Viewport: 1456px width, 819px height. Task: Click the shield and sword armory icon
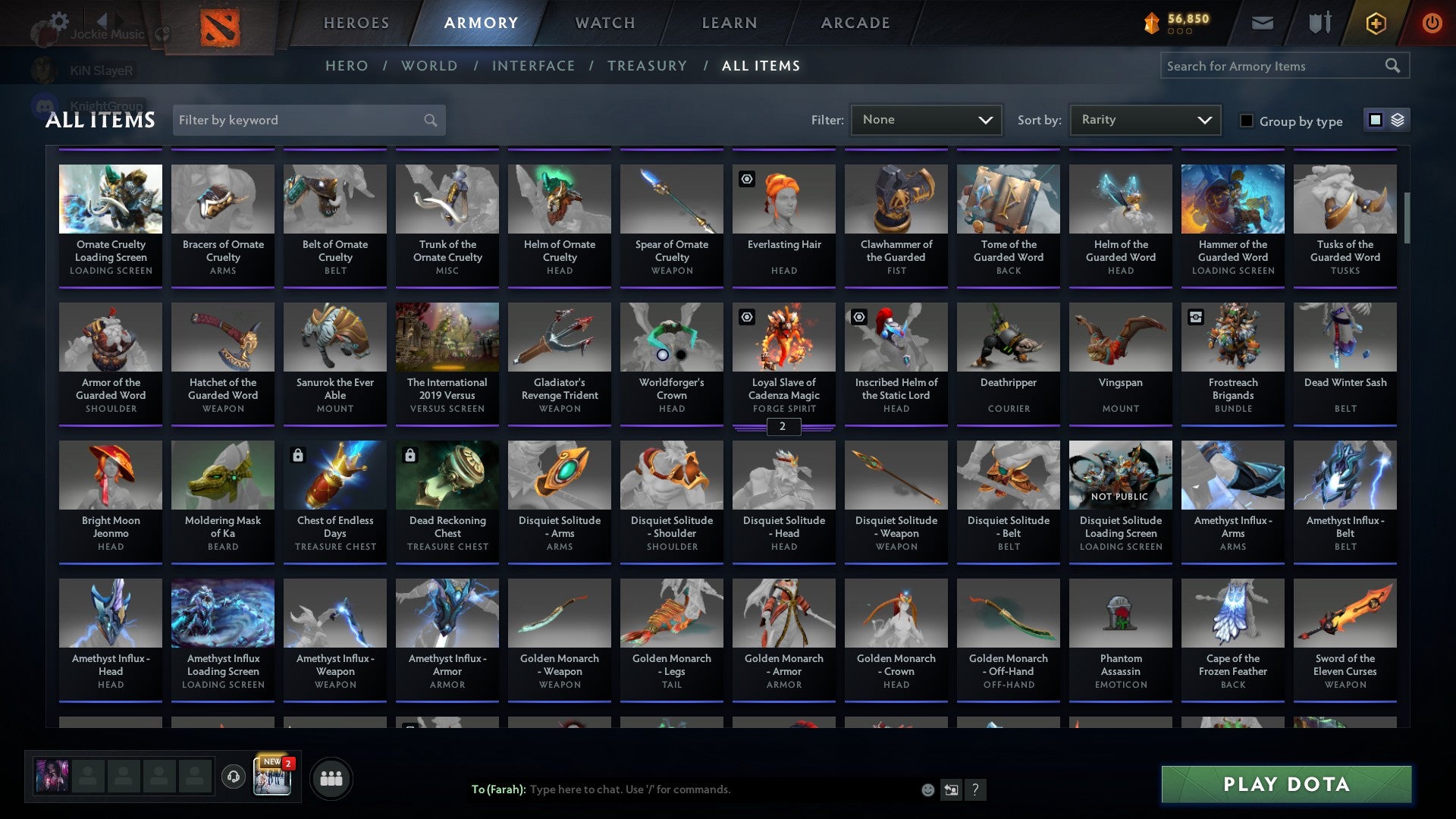pyautogui.click(x=1319, y=22)
